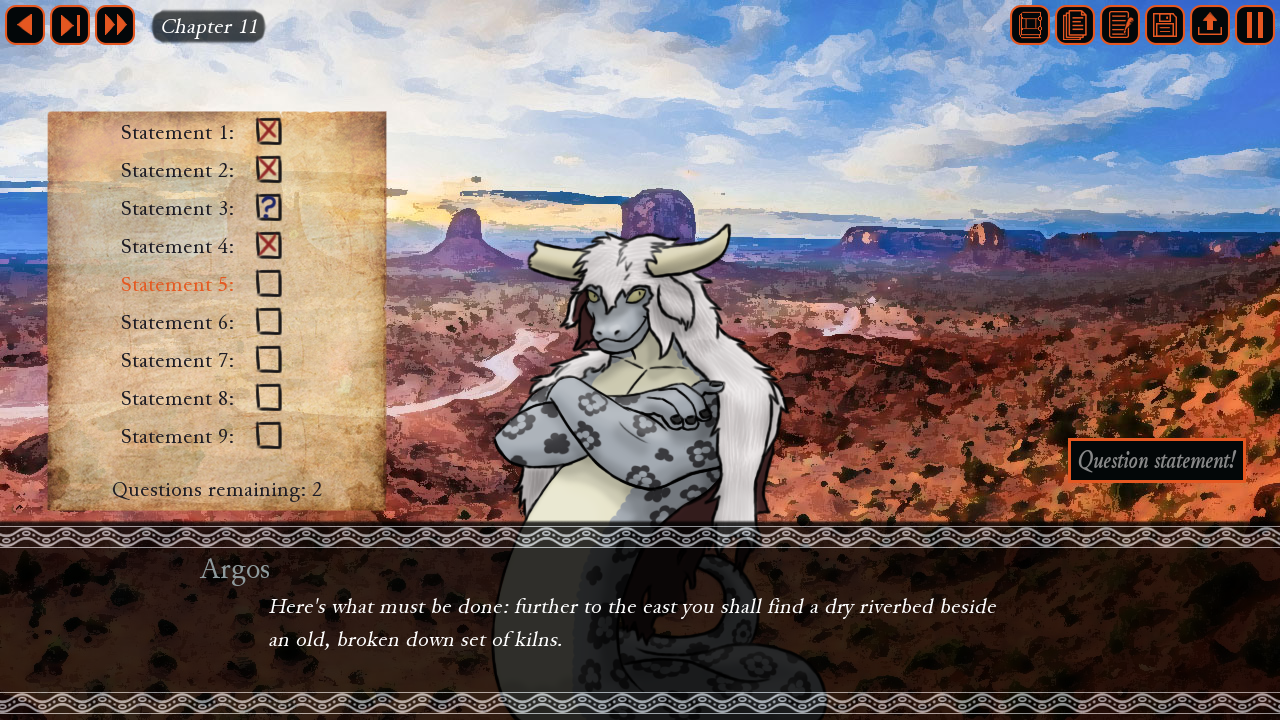Tick the Statement 9 empty checkbox
Viewport: 1280px width, 720px height.
[268, 436]
